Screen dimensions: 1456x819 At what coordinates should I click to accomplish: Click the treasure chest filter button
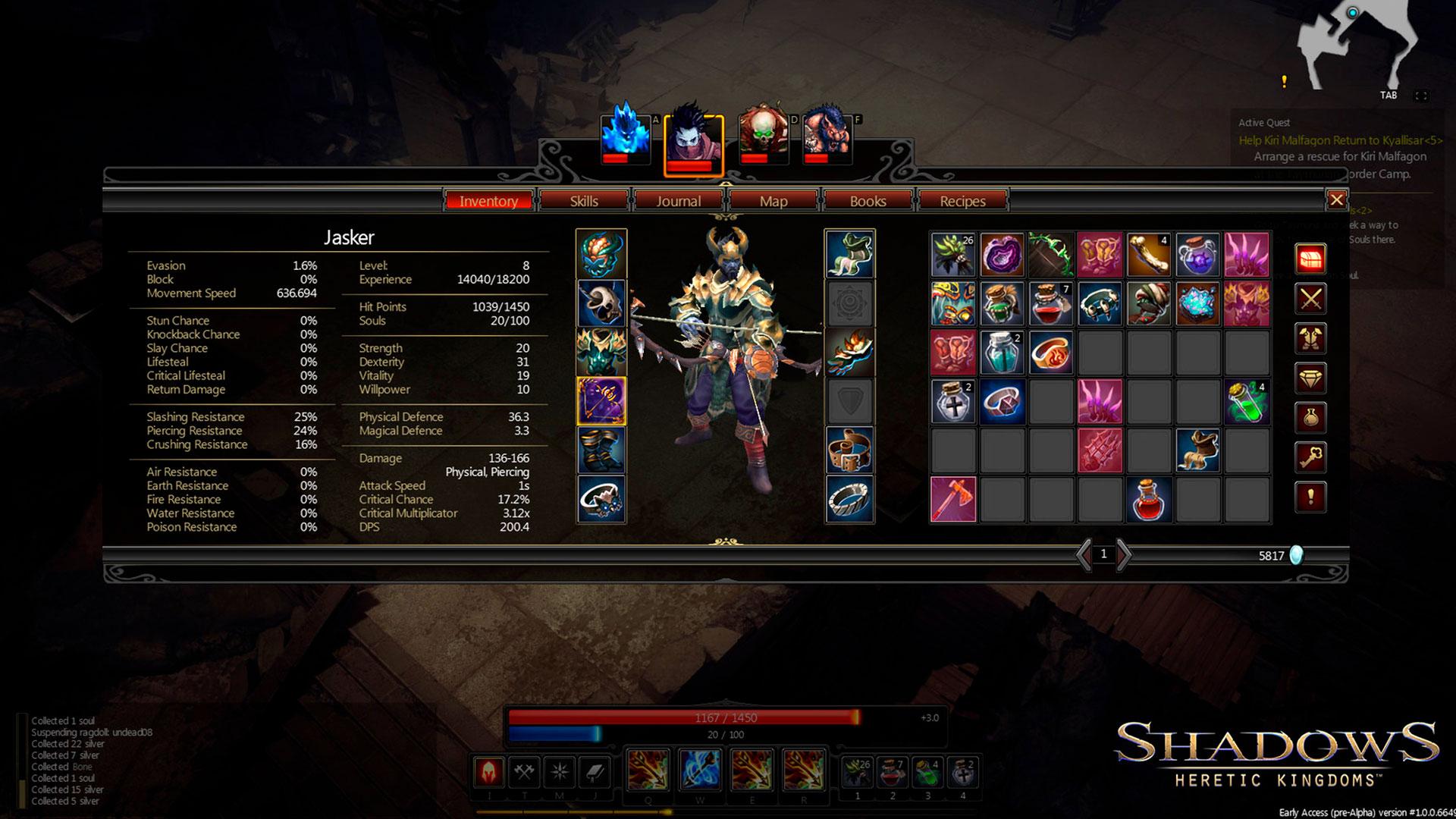click(x=1310, y=259)
